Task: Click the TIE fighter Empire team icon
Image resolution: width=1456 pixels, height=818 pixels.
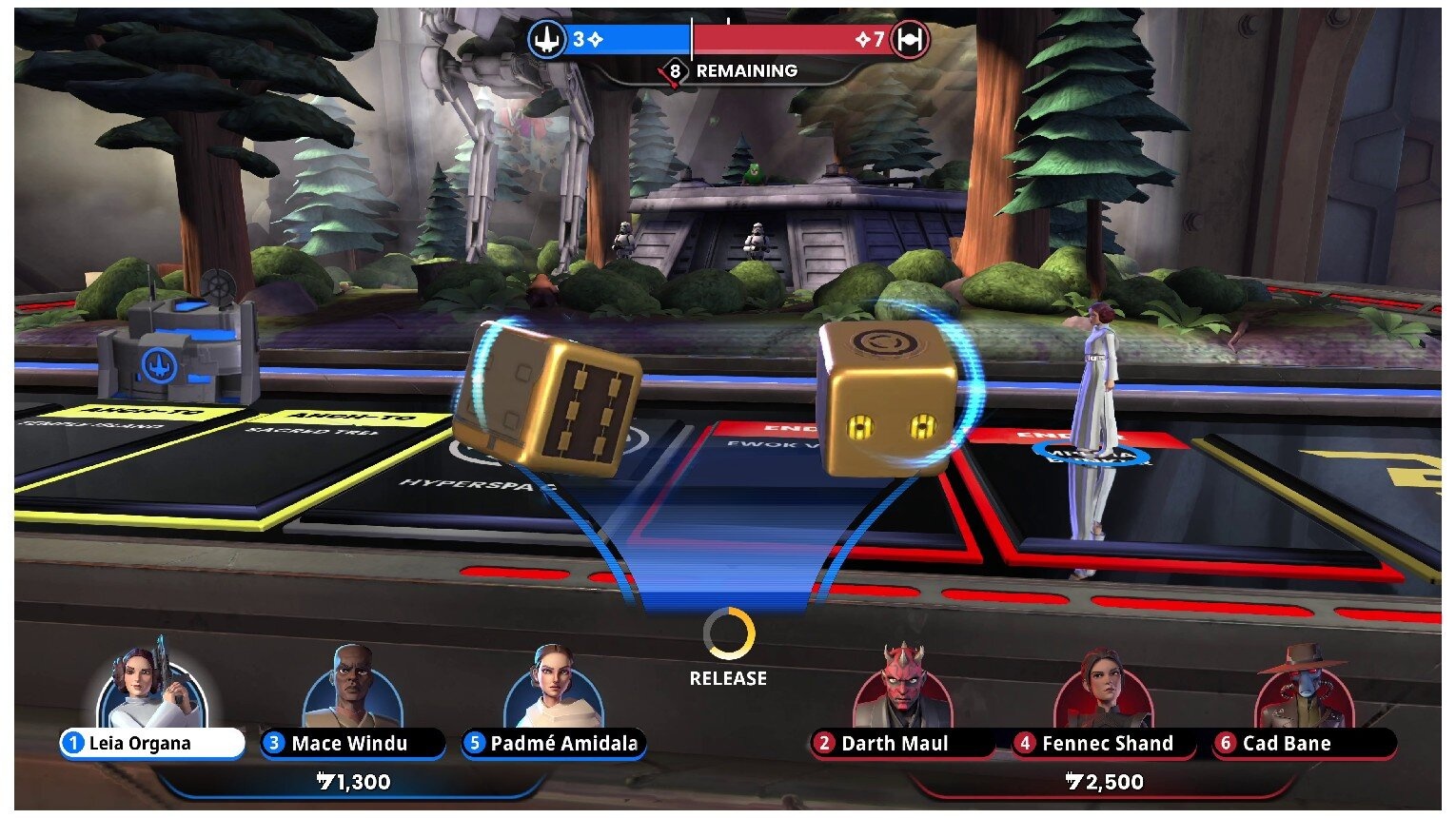Action: coord(911,40)
